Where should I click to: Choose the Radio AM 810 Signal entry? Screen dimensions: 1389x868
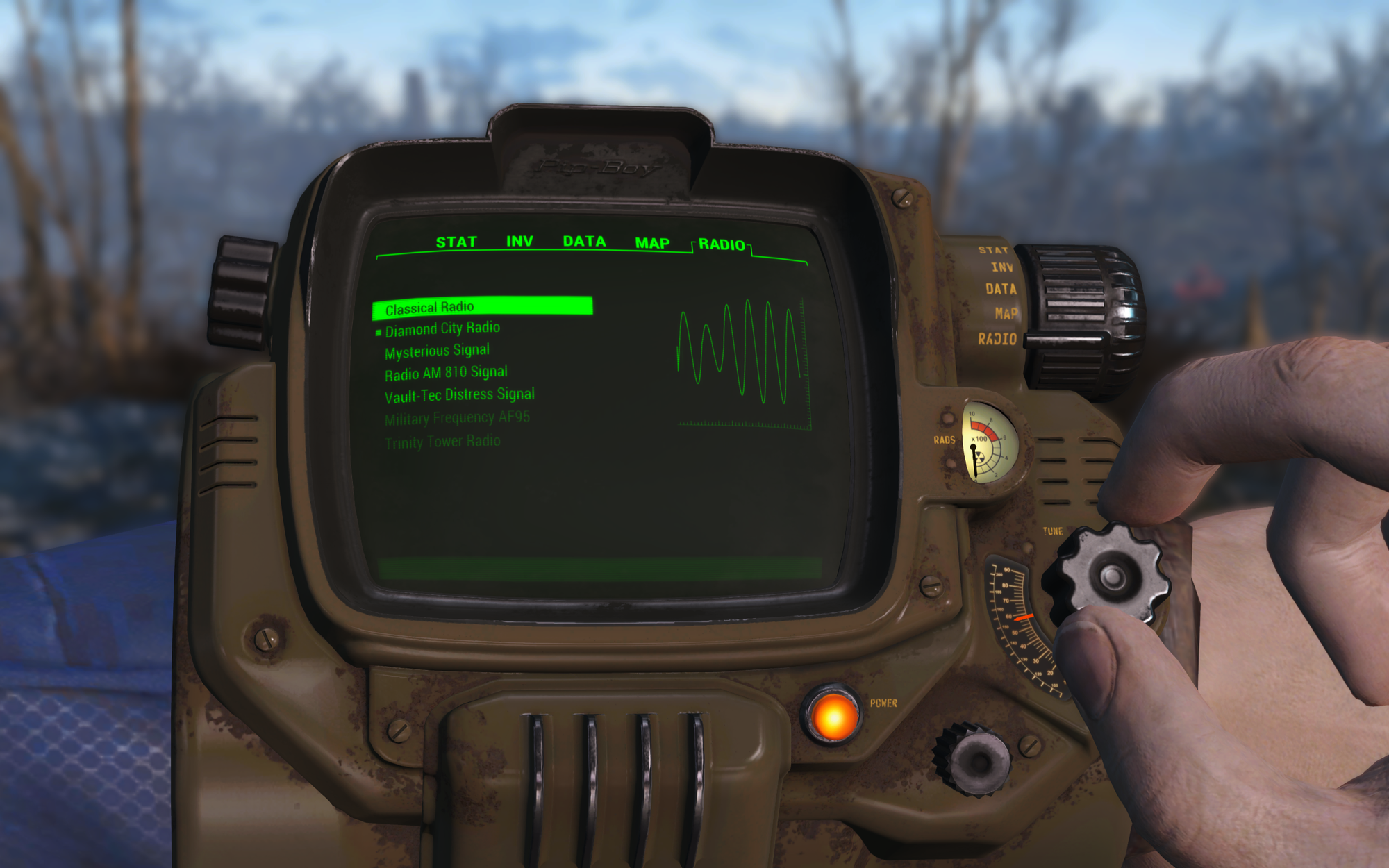(x=446, y=372)
